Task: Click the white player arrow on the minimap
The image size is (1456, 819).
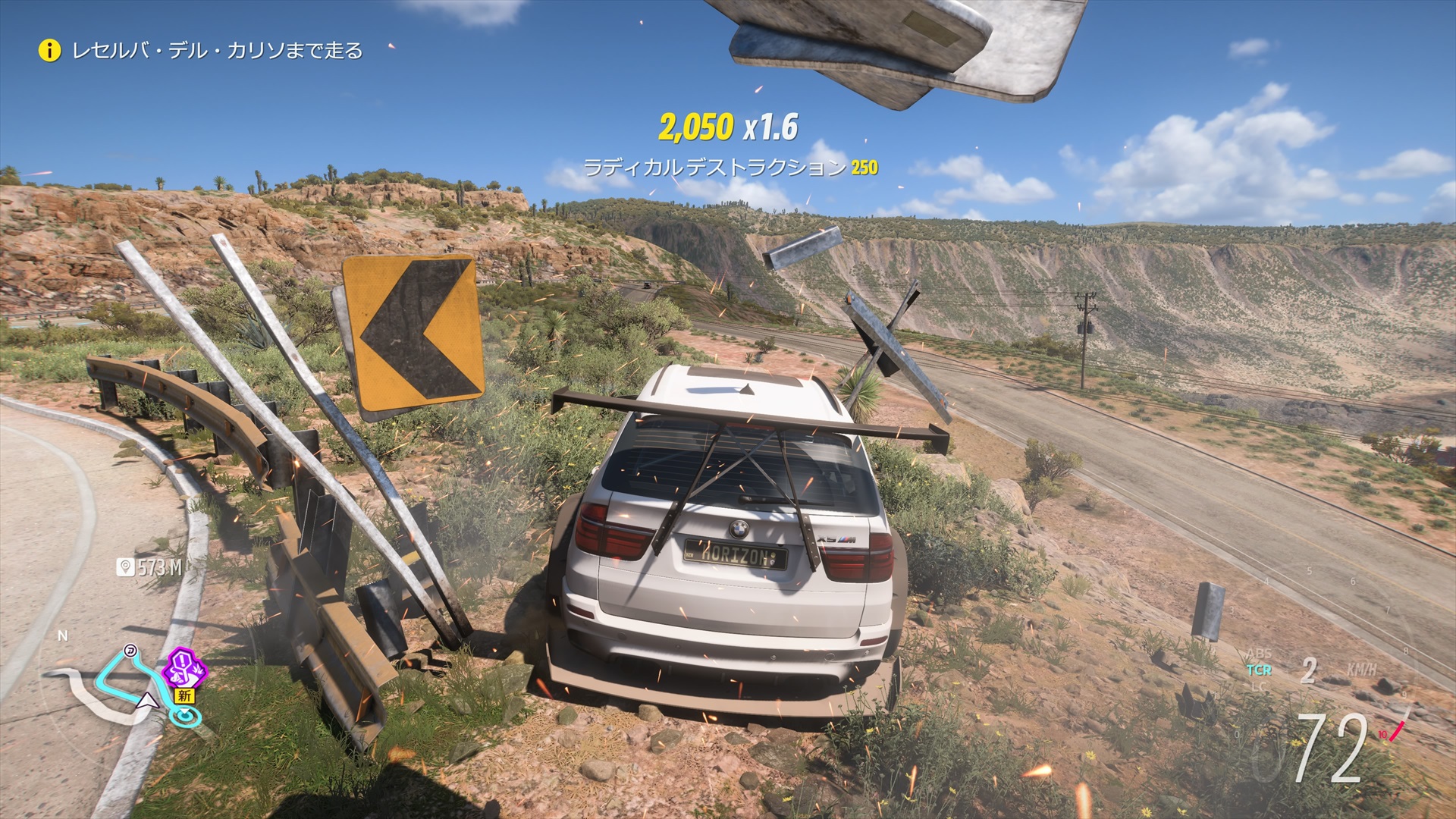Action: (146, 701)
